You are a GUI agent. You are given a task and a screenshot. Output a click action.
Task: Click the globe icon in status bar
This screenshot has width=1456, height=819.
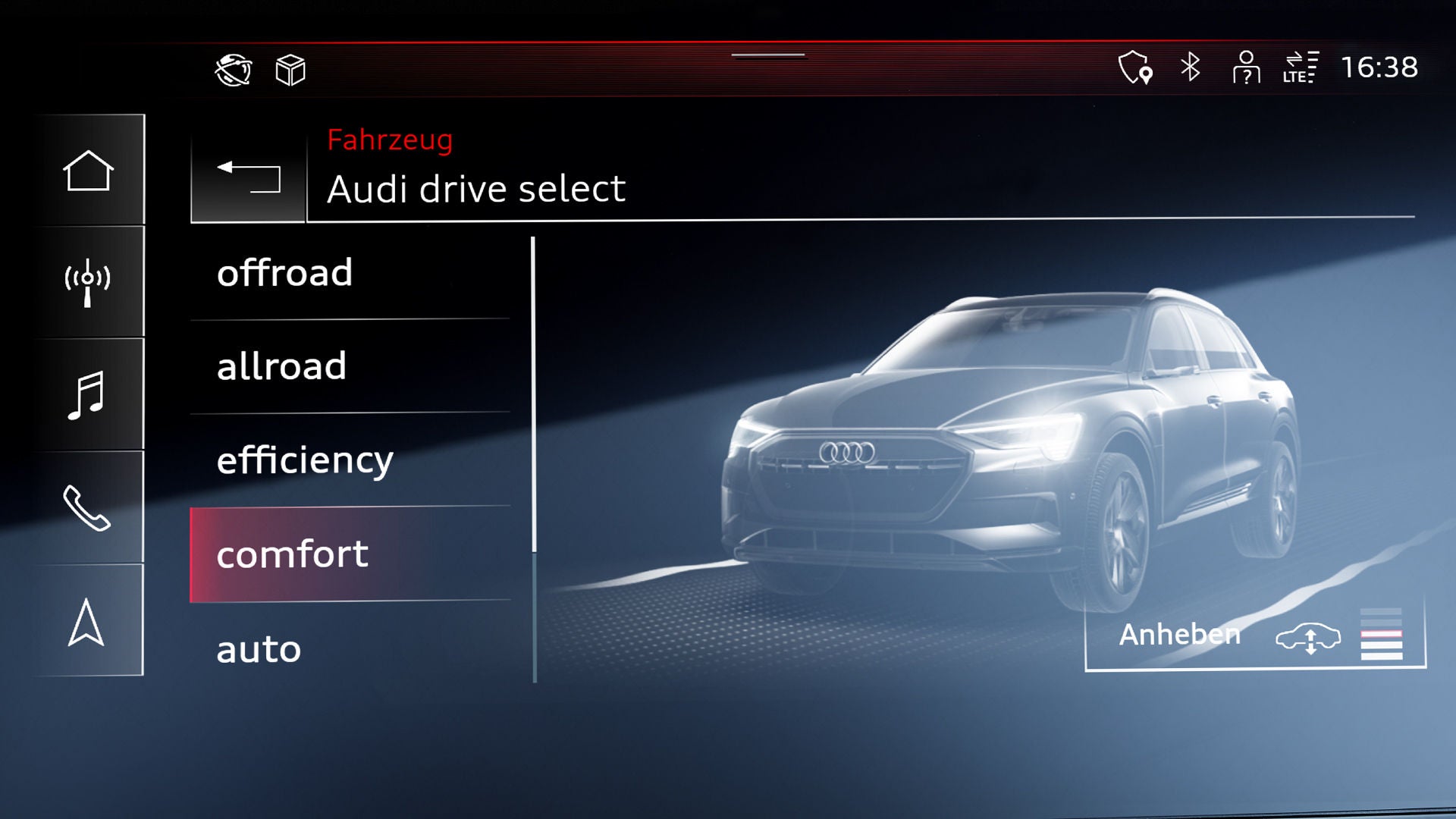pyautogui.click(x=234, y=71)
